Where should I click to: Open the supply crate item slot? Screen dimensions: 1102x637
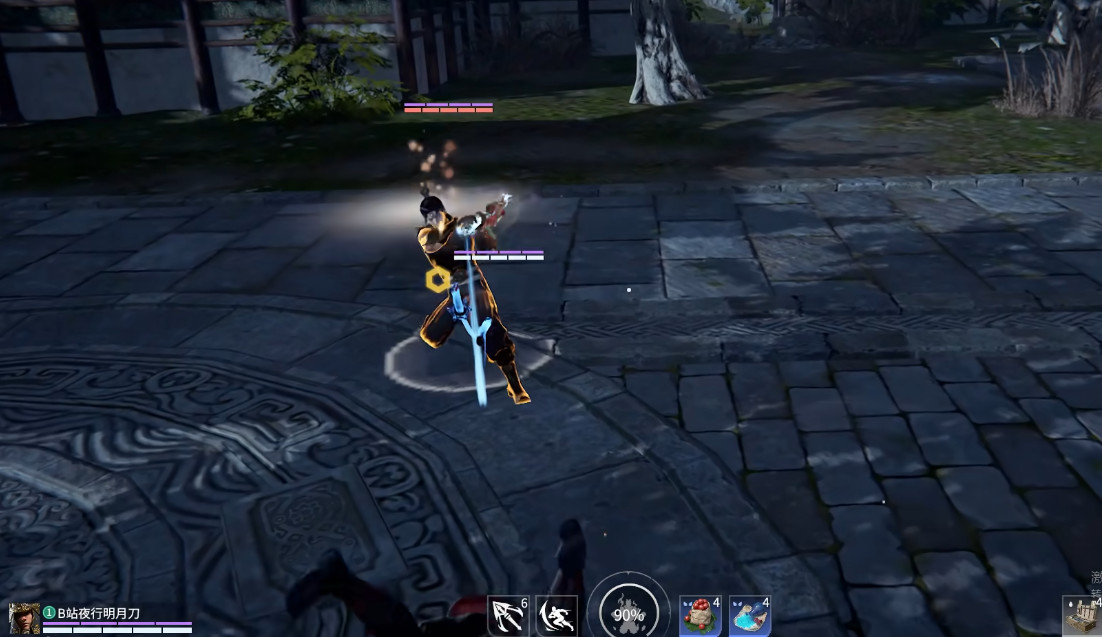coord(1082,615)
